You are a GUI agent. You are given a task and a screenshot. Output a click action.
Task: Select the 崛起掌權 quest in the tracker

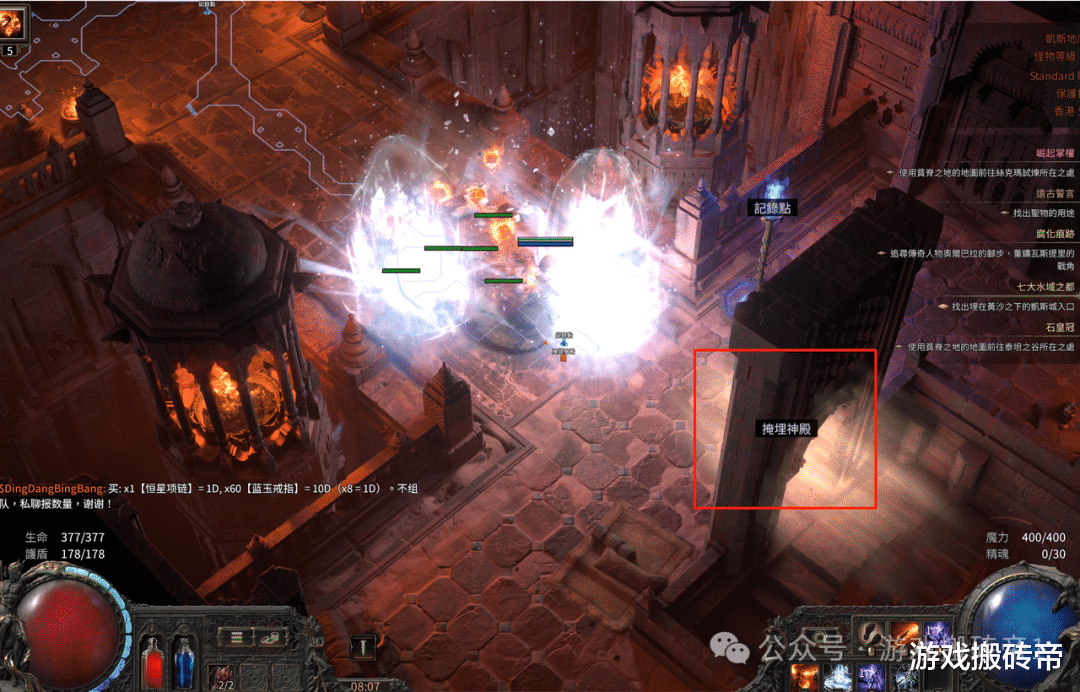click(1055, 153)
